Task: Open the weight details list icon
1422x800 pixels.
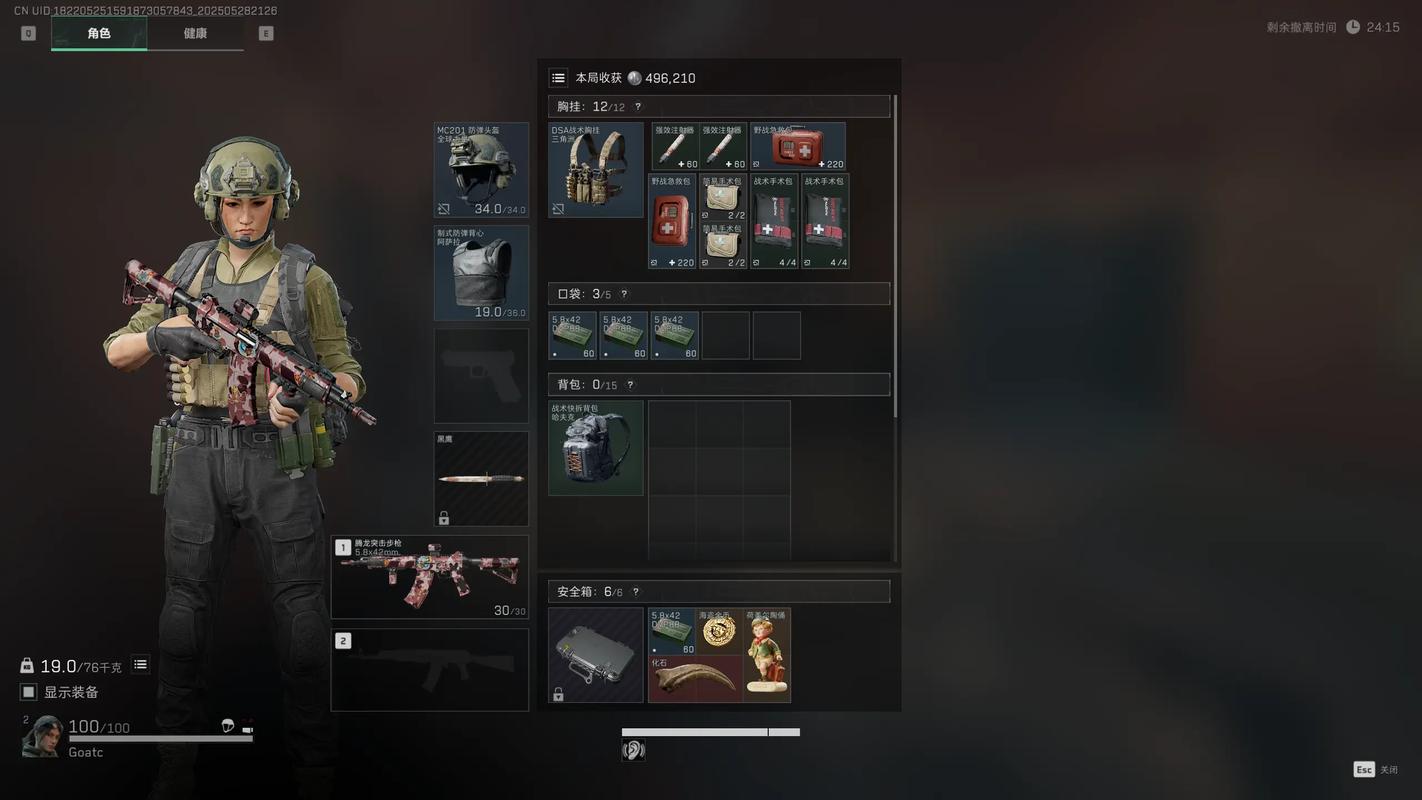Action: [141, 665]
